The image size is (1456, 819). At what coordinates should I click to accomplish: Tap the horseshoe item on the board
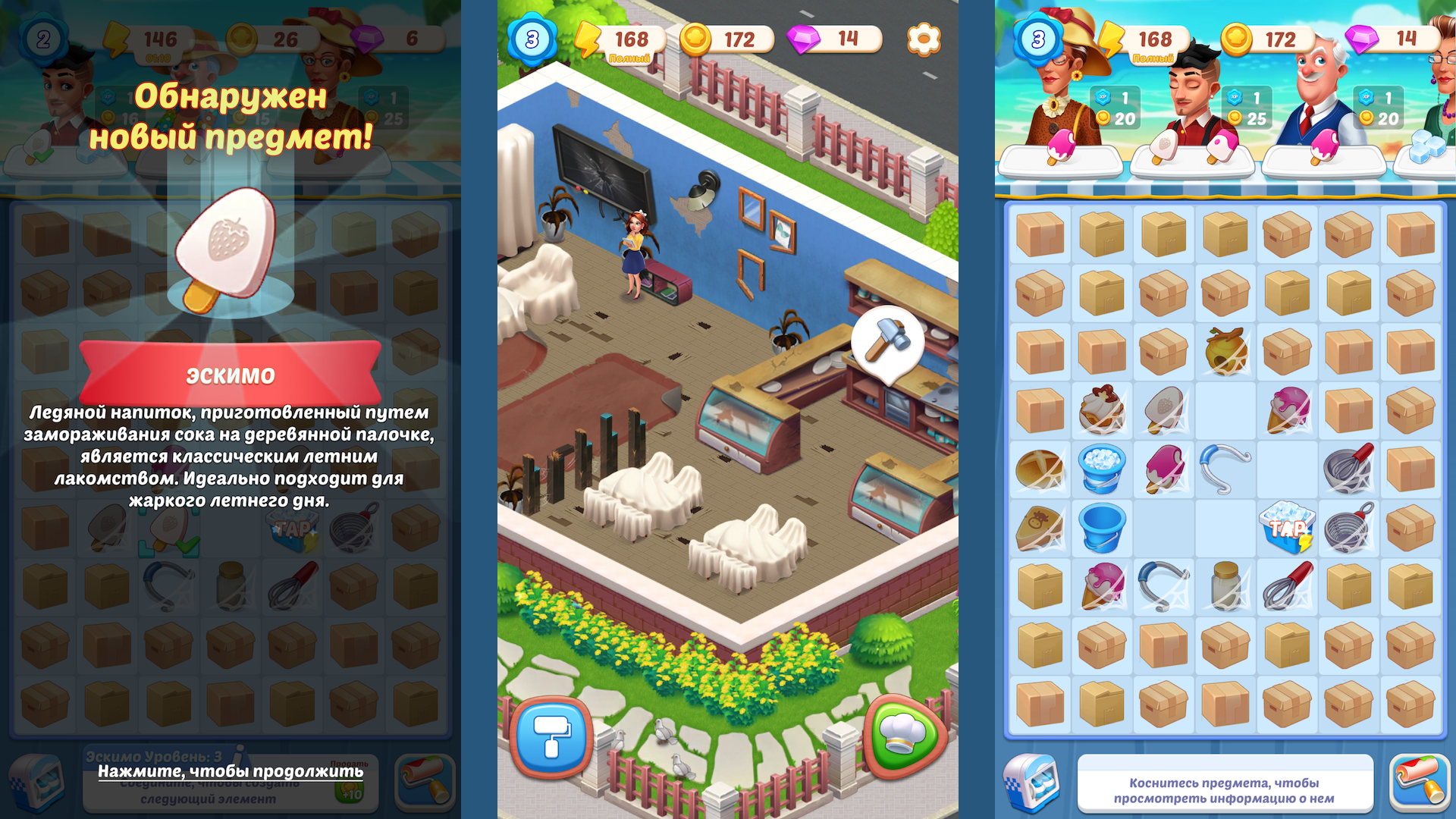click(1224, 469)
